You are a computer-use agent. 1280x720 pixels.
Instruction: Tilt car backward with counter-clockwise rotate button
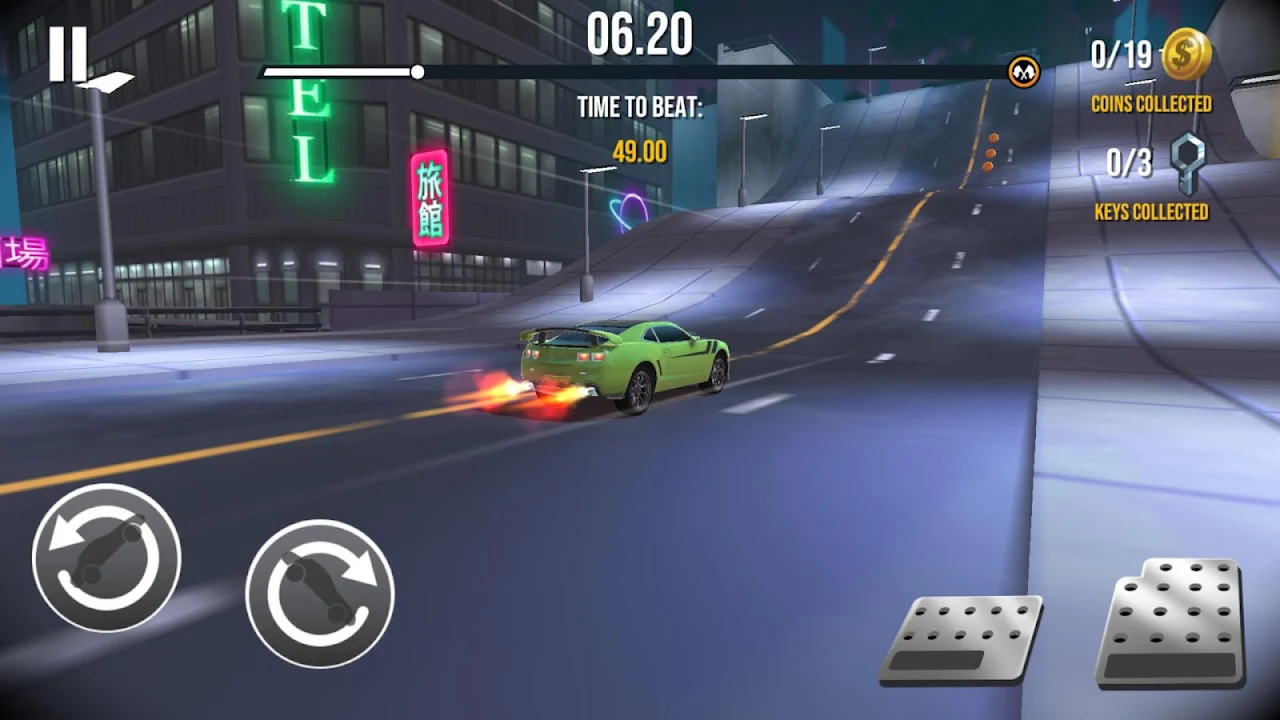click(106, 557)
